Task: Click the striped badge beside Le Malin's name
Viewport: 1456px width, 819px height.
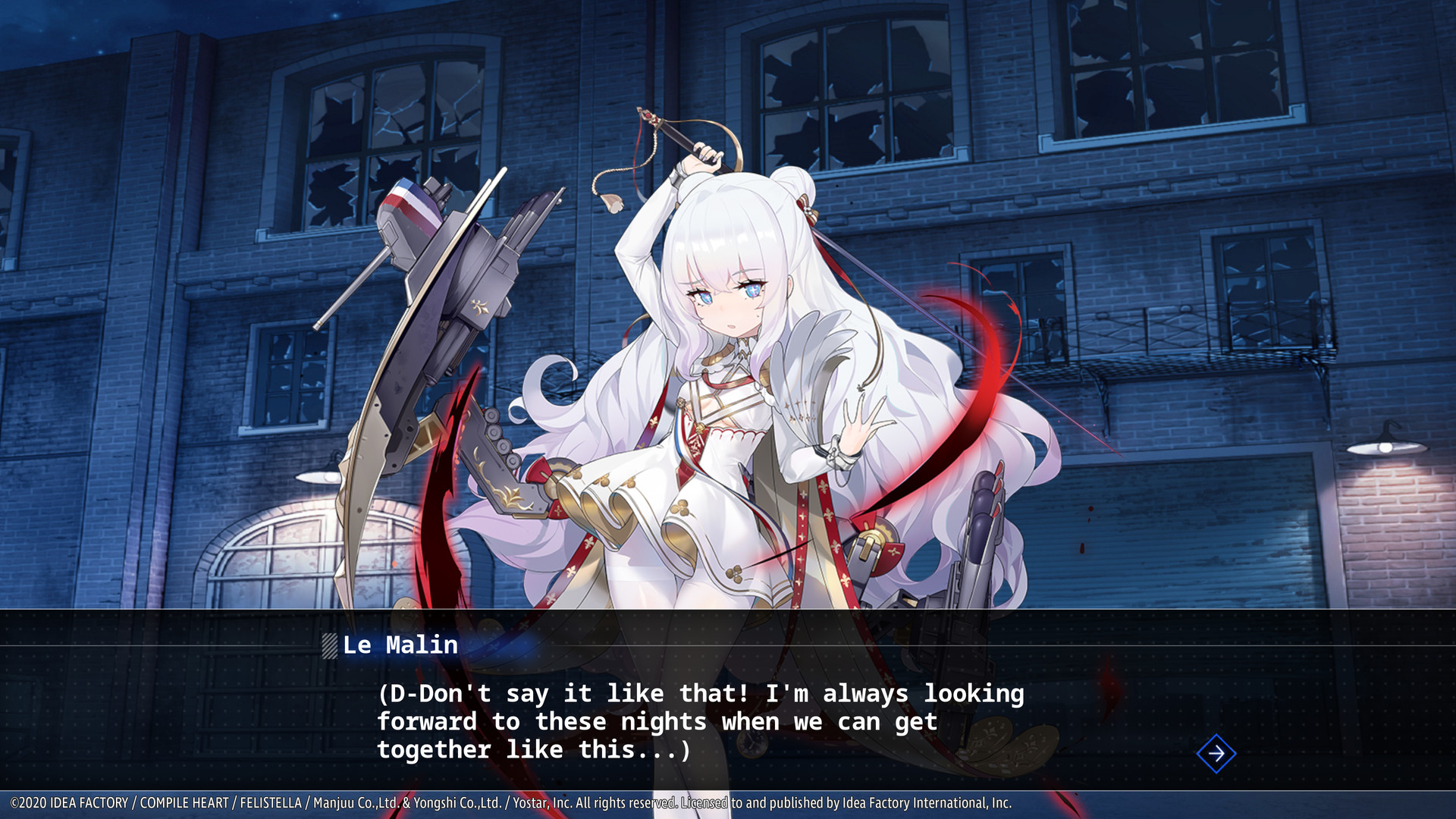Action: point(331,645)
